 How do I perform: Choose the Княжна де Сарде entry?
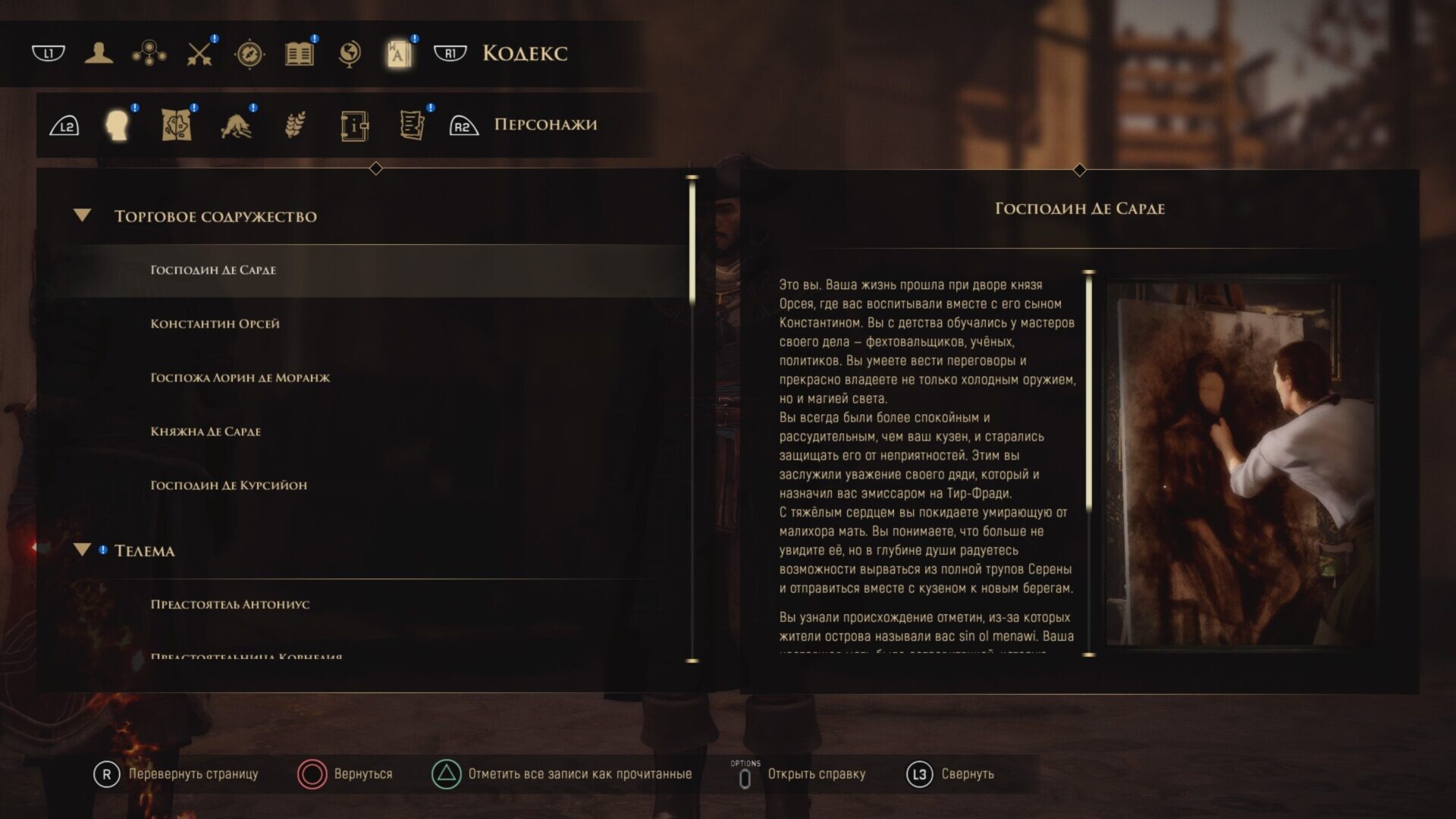206,431
